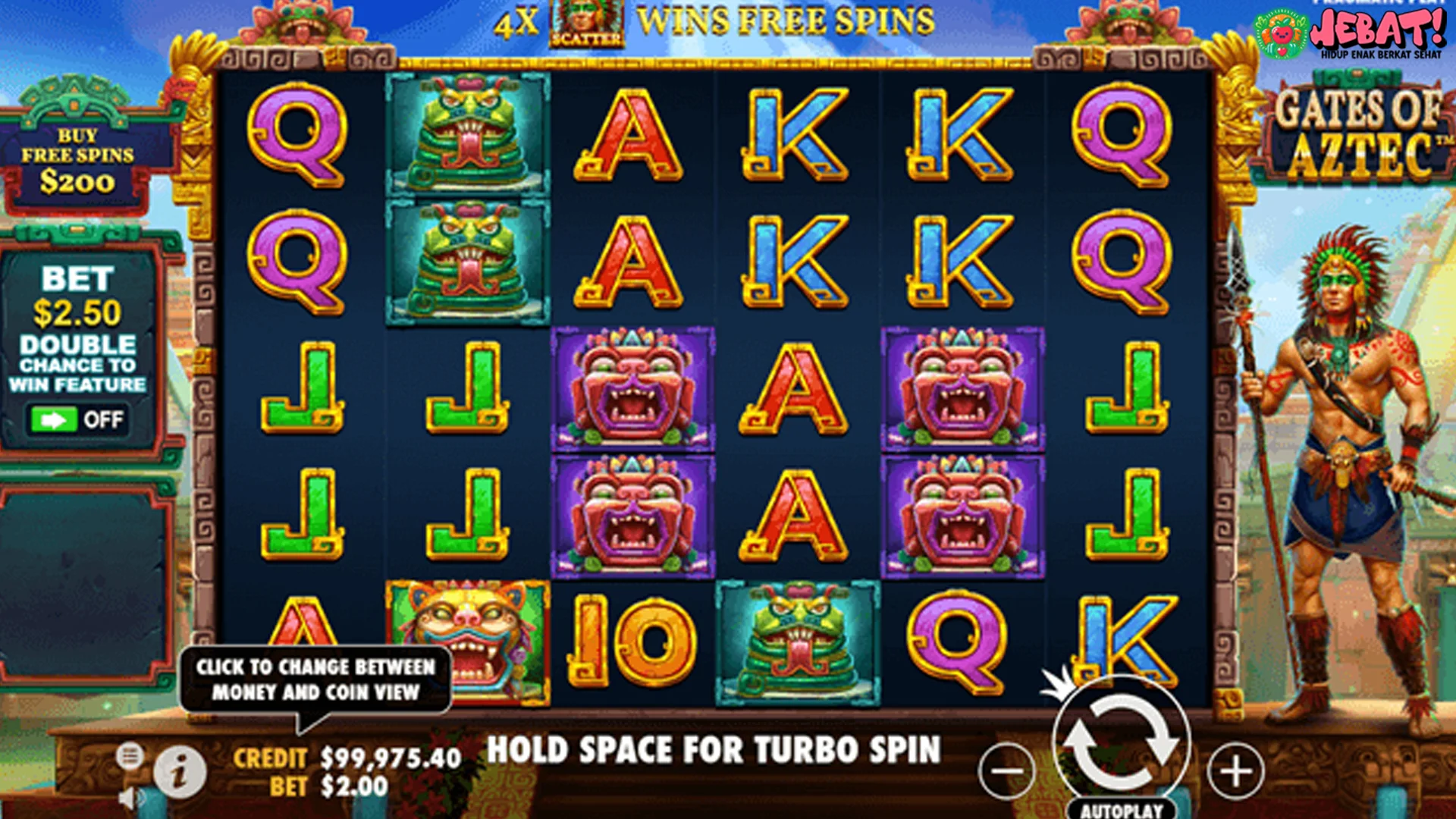Toggle the speaker icon to mute sound
The width and height of the screenshot is (1456, 819).
[x=130, y=798]
